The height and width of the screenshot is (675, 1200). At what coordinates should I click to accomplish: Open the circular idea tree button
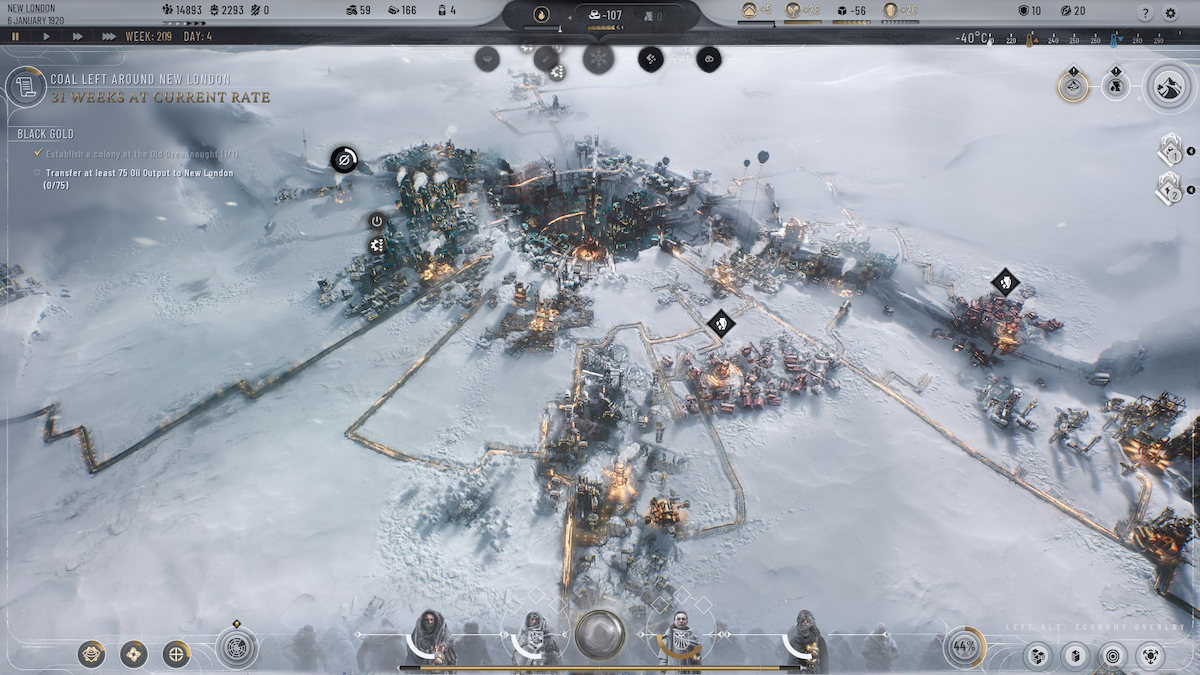pyautogui.click(x=237, y=647)
